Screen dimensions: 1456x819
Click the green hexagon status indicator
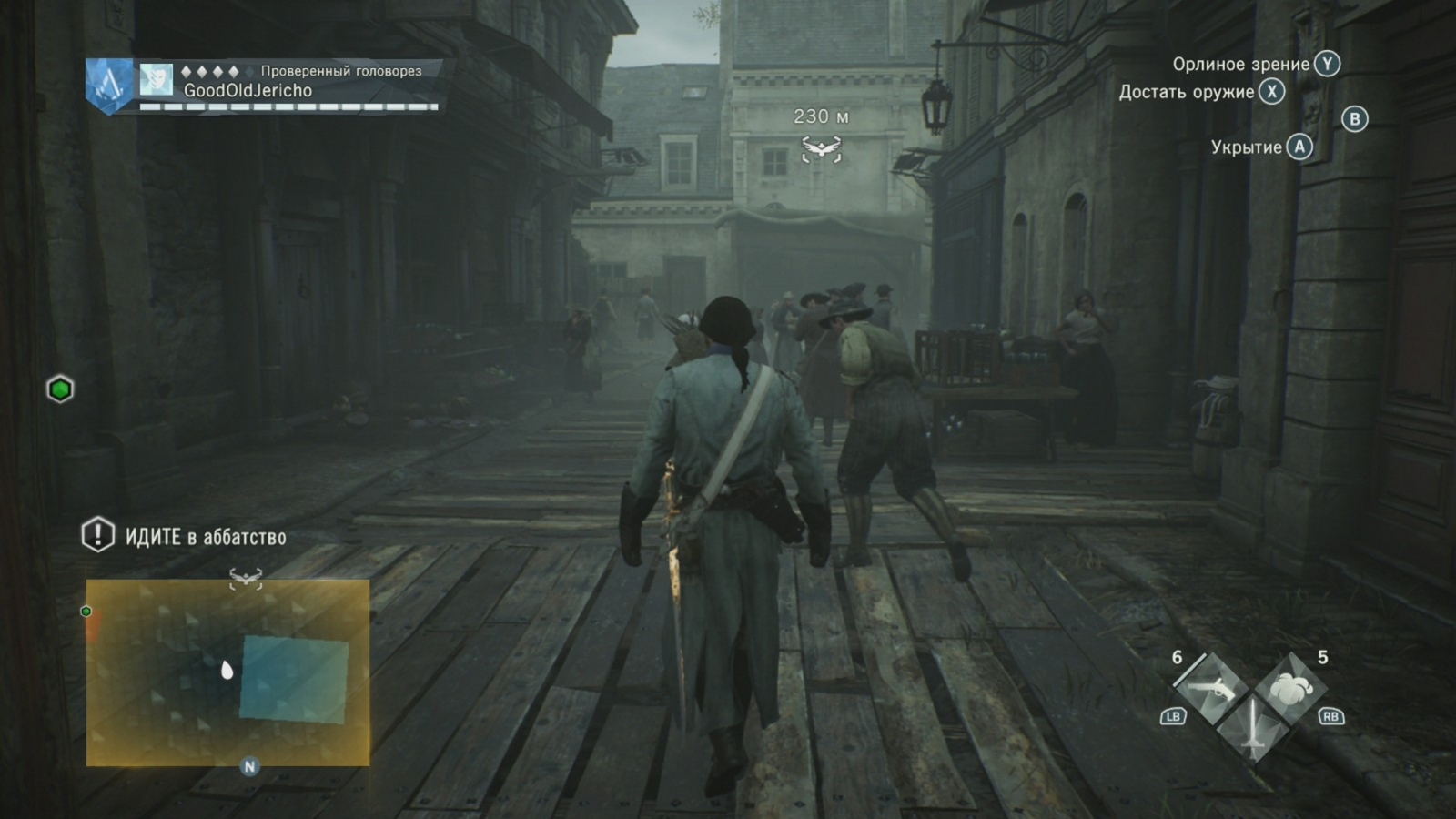[59, 389]
